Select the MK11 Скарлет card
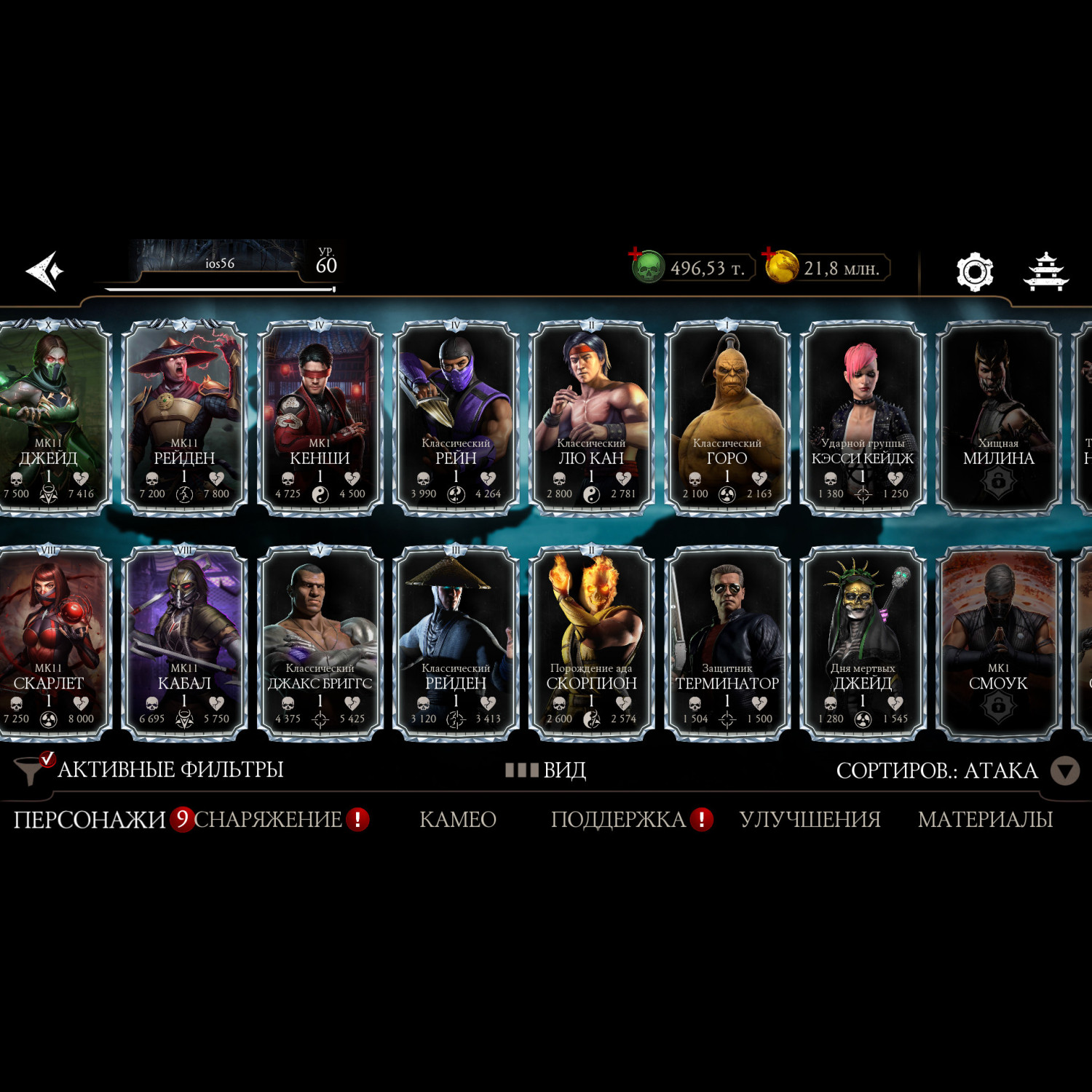 tap(50, 644)
